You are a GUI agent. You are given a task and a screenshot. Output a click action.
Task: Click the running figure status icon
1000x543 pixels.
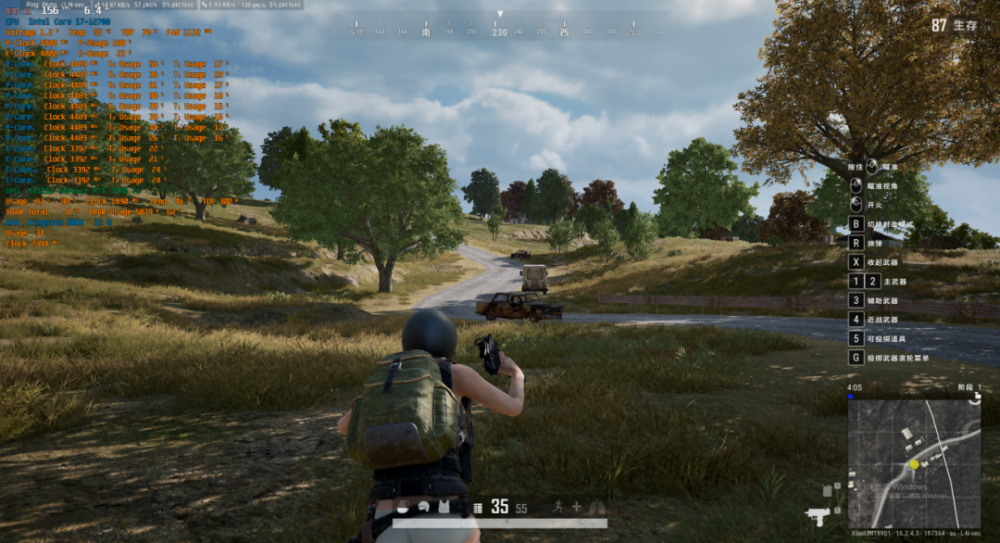tap(557, 507)
